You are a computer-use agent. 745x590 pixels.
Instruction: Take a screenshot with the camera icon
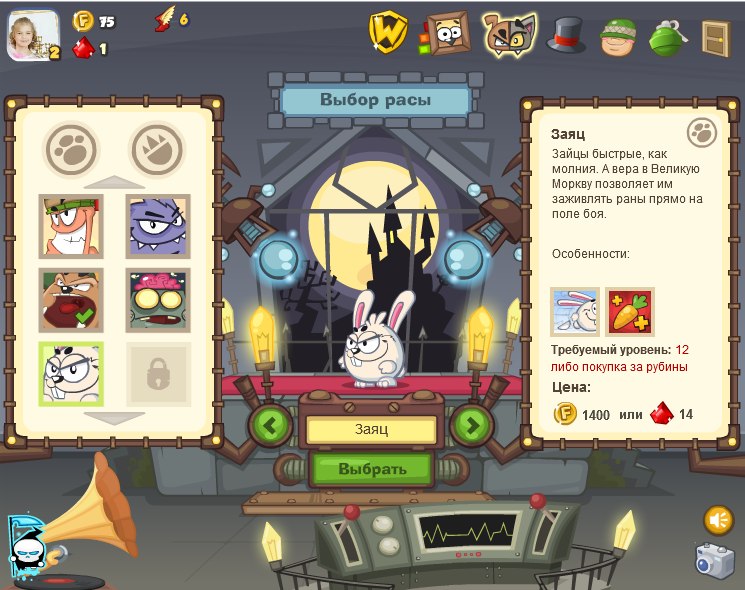pyautogui.click(x=715, y=561)
